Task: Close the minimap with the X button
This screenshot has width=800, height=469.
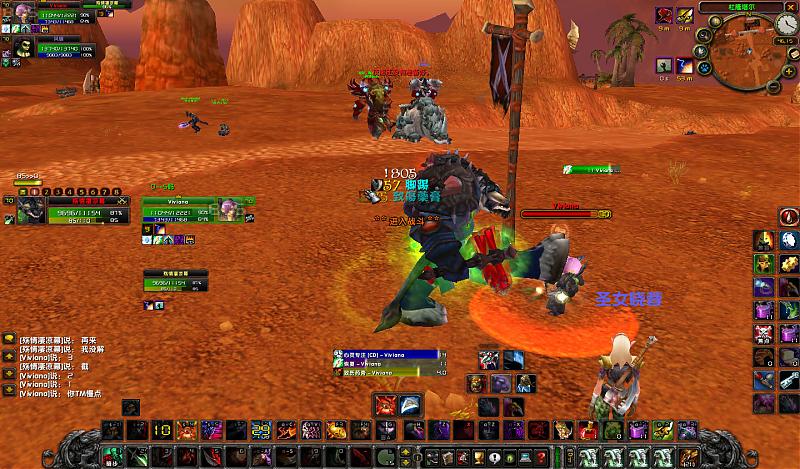Action: [789, 6]
